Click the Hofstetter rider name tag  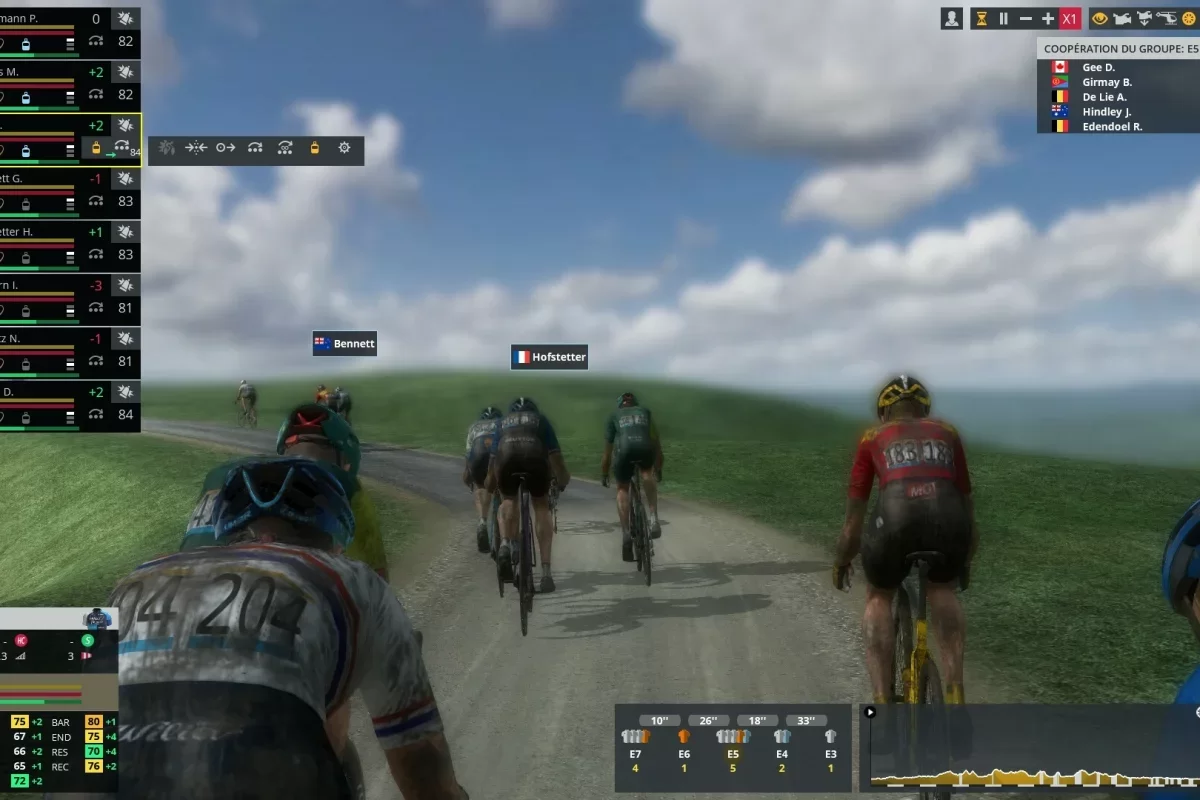[x=549, y=357]
